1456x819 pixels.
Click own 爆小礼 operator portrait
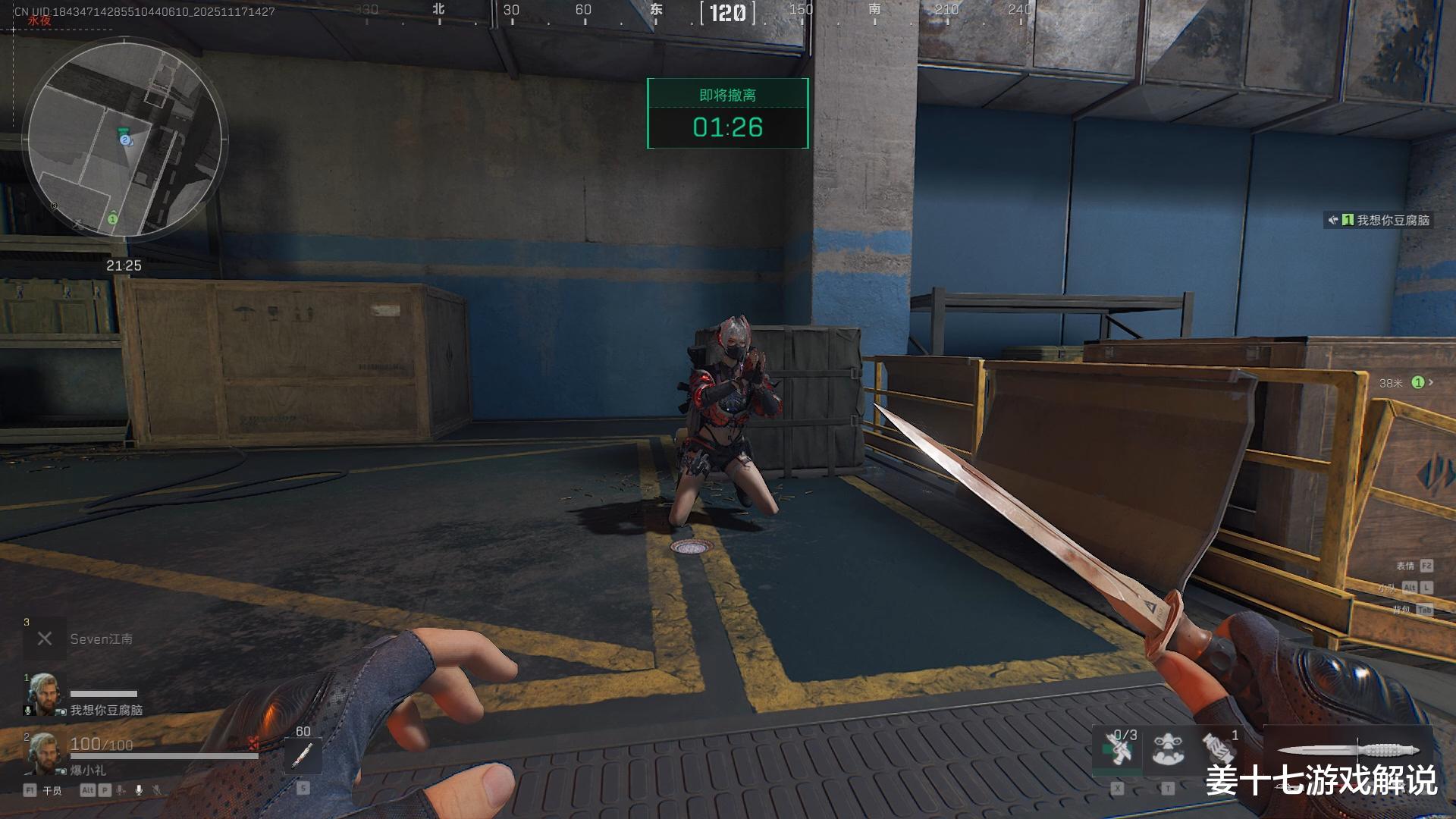click(42, 753)
